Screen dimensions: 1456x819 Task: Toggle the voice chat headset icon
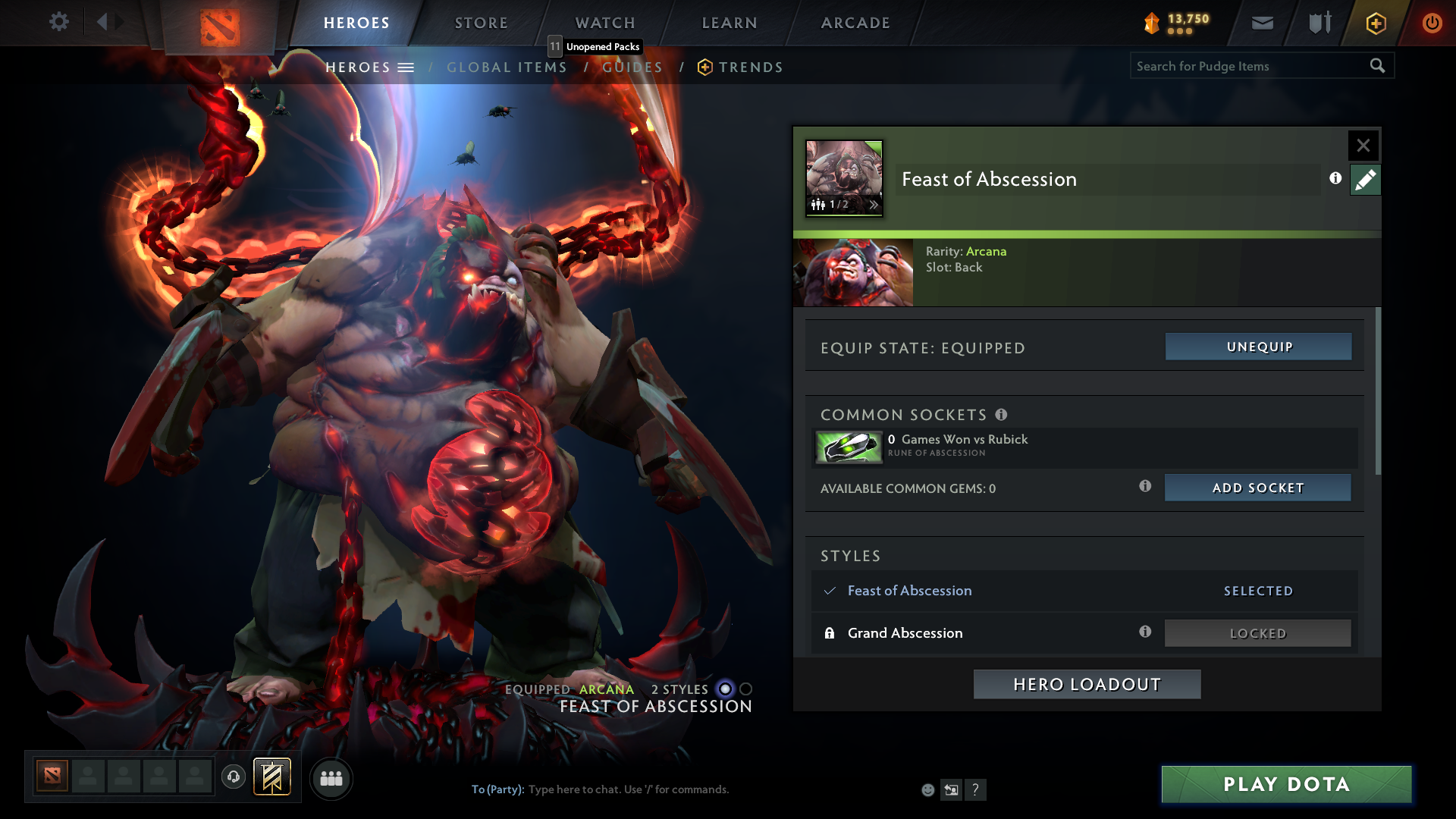coord(234,777)
